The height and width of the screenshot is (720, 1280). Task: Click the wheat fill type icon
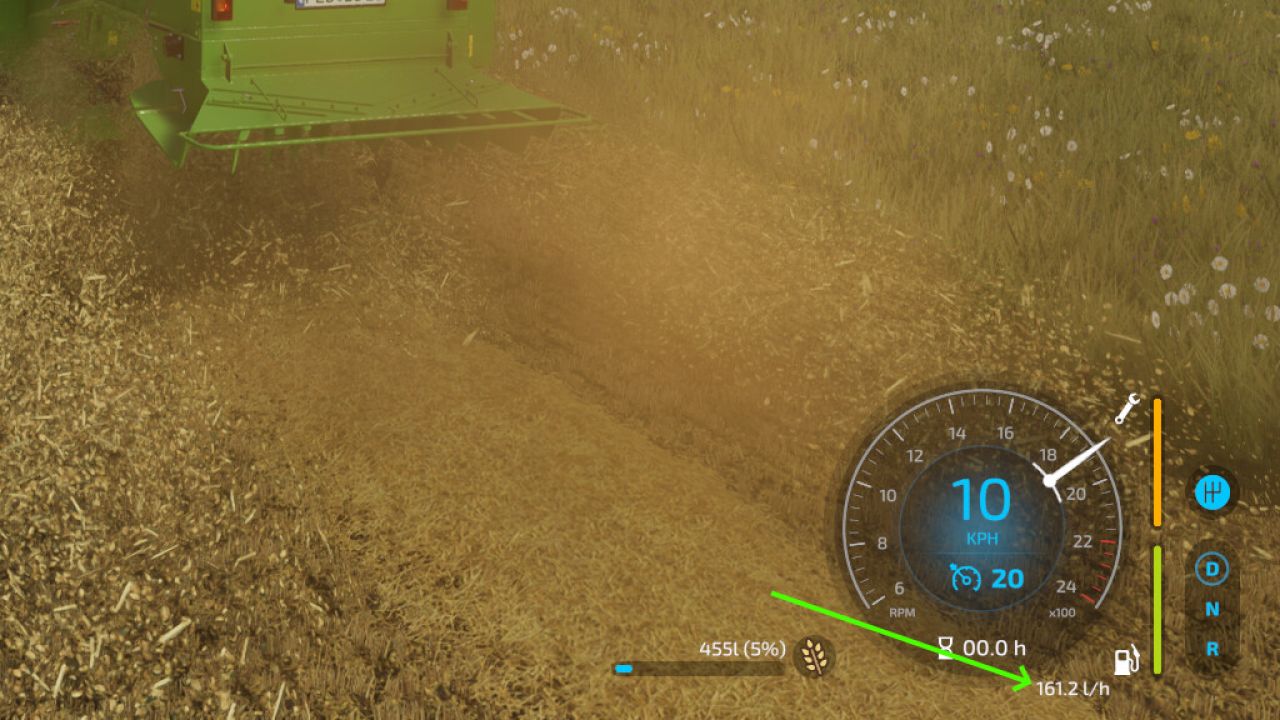coord(814,654)
